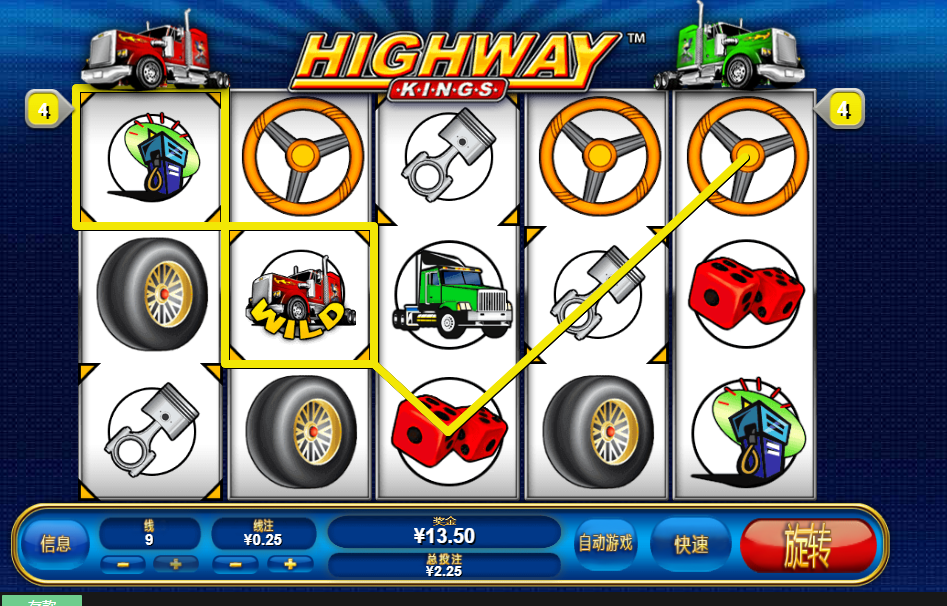Click the green tab at bottom-left edge
Viewport: 947px width, 606px height.
(40, 601)
